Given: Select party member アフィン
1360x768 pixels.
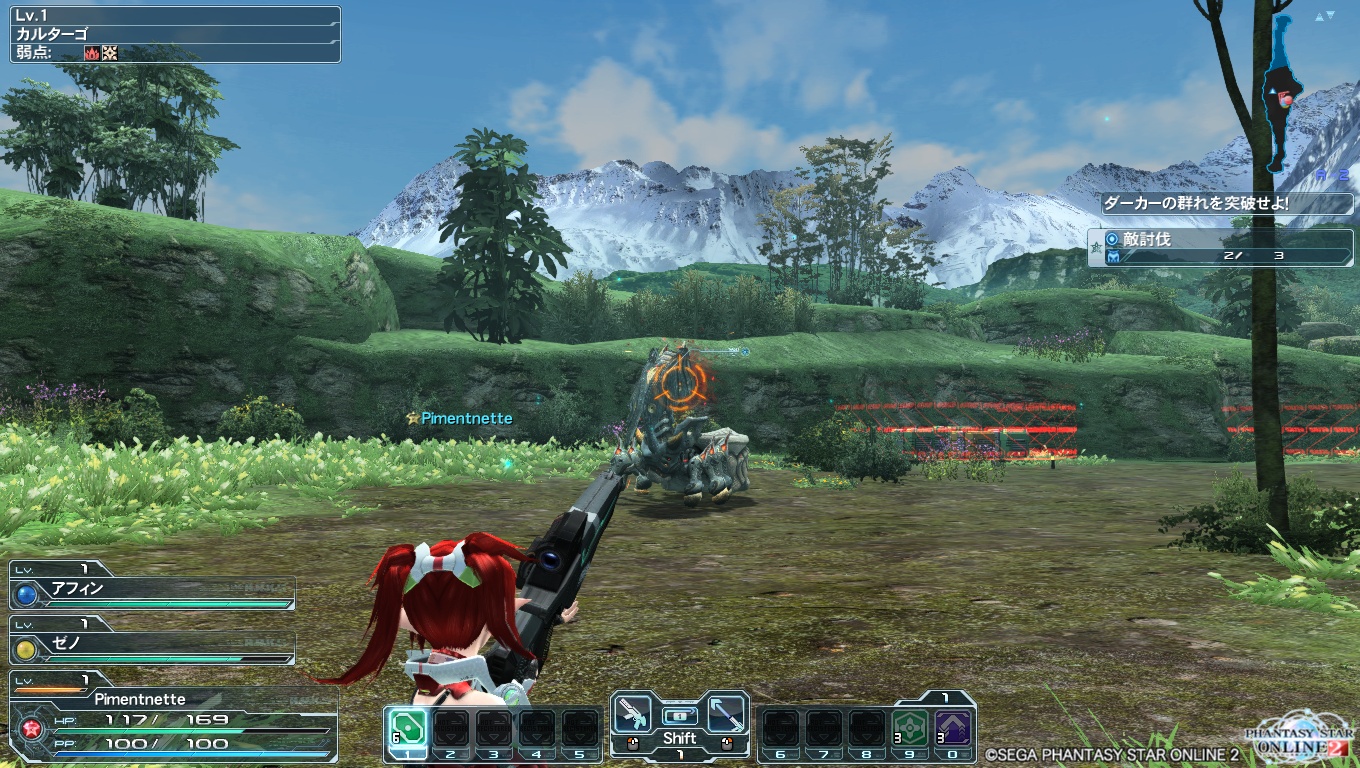Looking at the screenshot, I should click(x=152, y=590).
